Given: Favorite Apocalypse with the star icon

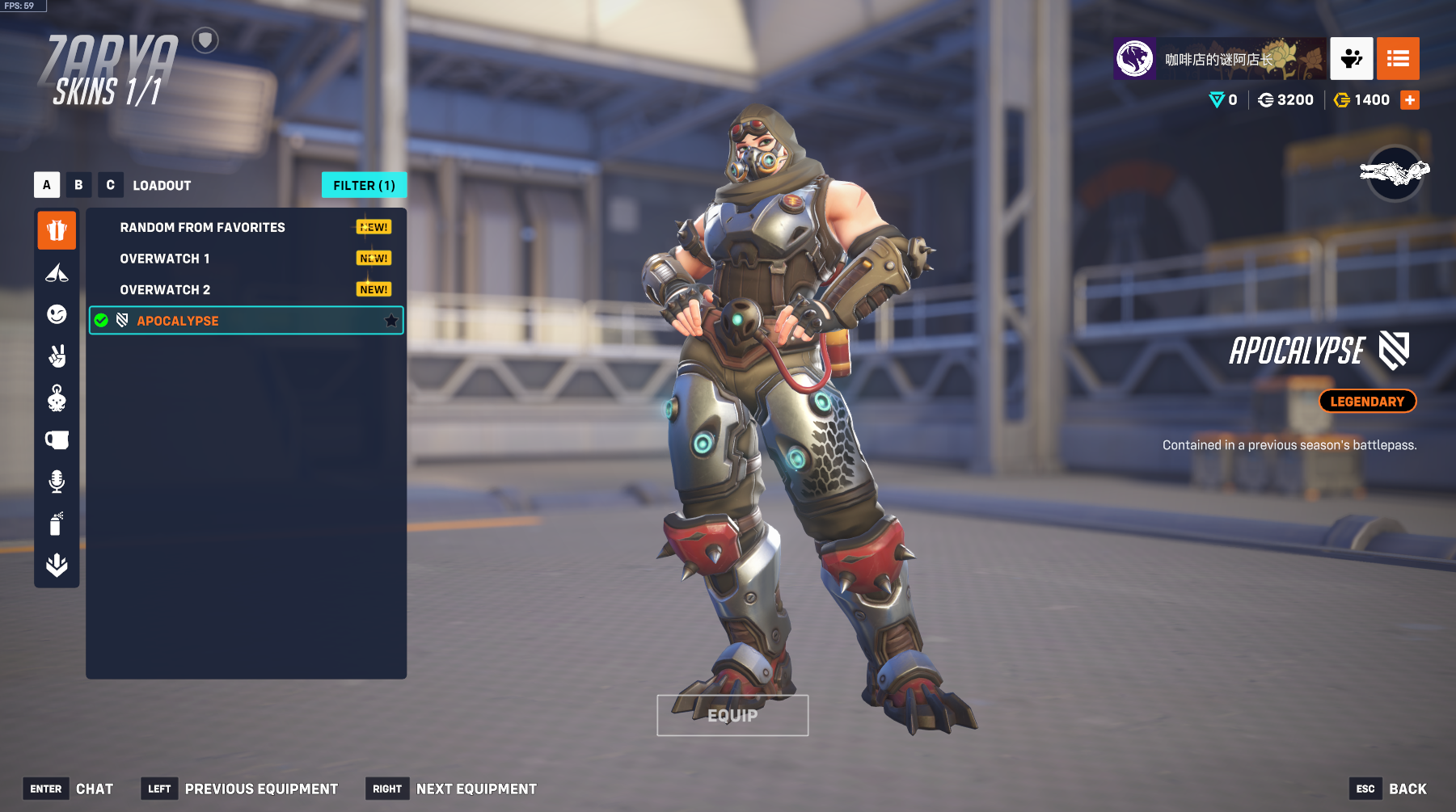Looking at the screenshot, I should point(391,321).
